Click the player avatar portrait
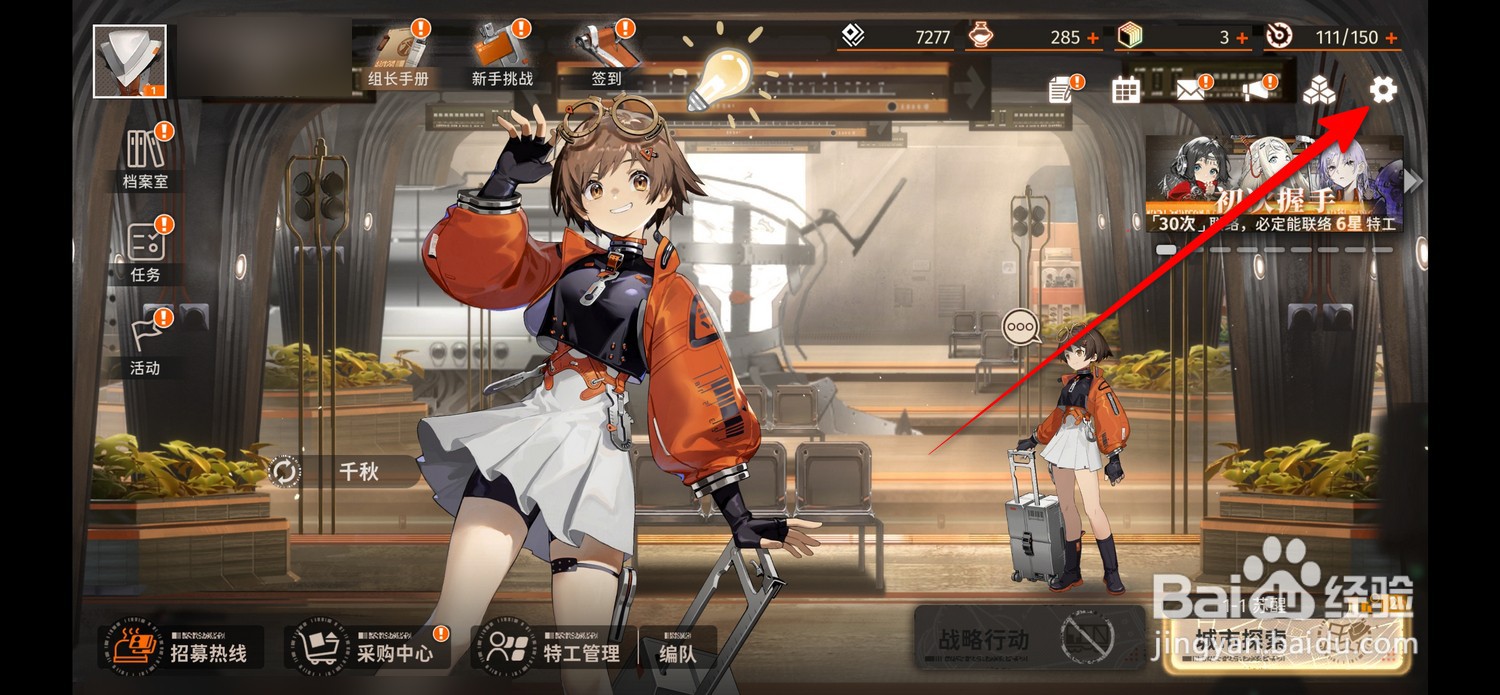 pos(130,61)
